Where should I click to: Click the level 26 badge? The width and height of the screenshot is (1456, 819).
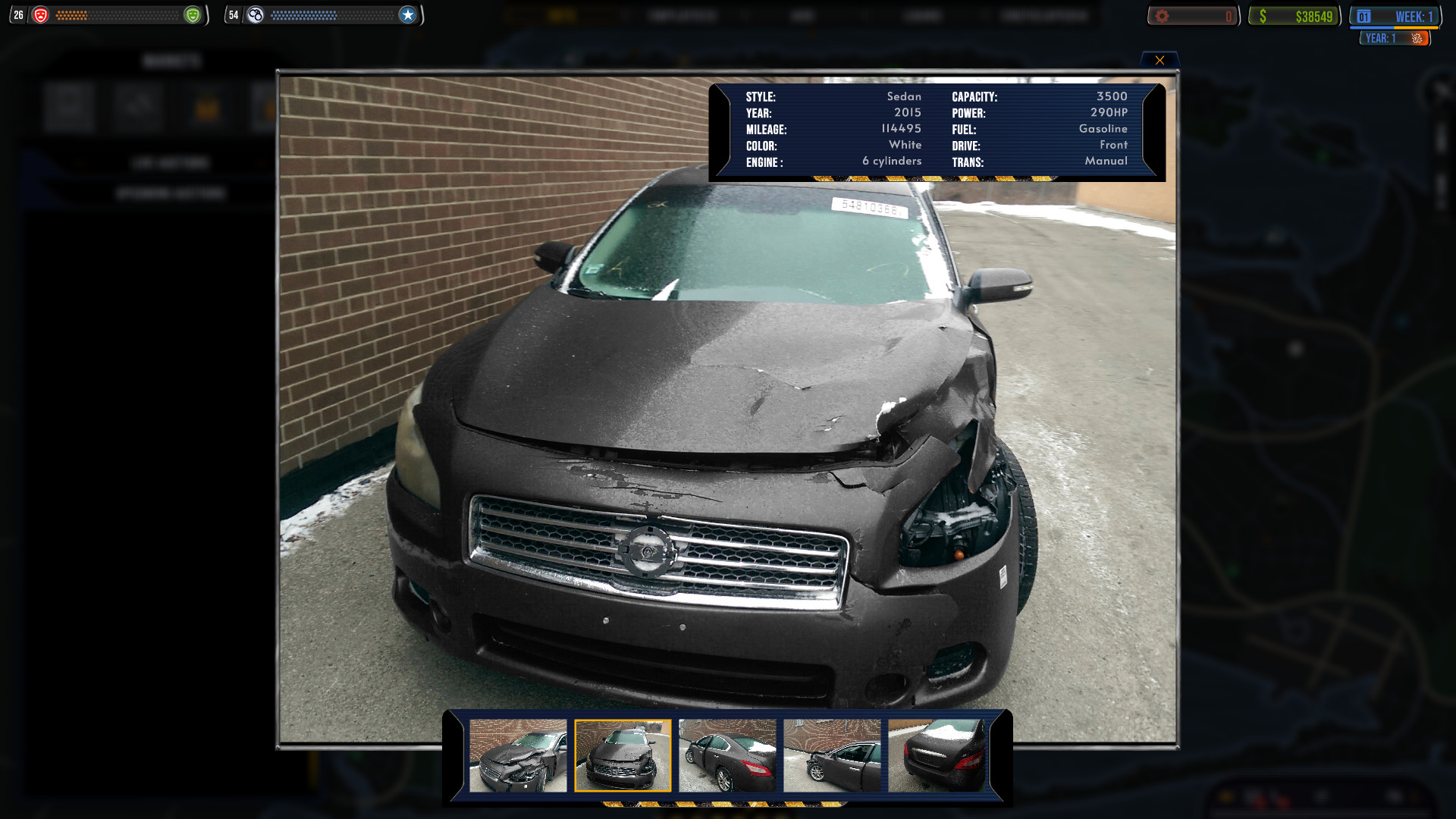click(x=18, y=13)
